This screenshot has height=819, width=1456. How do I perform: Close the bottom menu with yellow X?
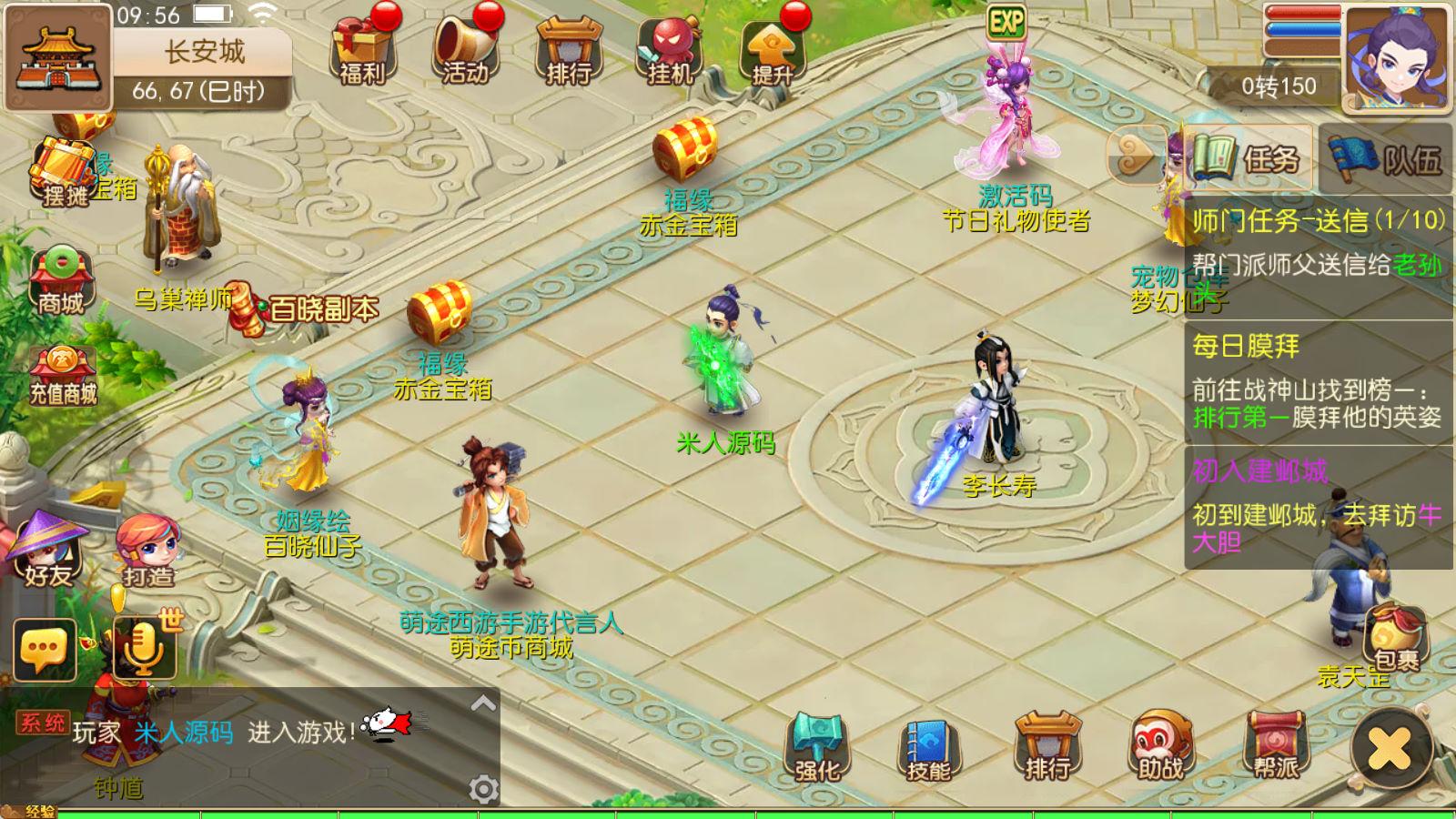click(1390, 749)
